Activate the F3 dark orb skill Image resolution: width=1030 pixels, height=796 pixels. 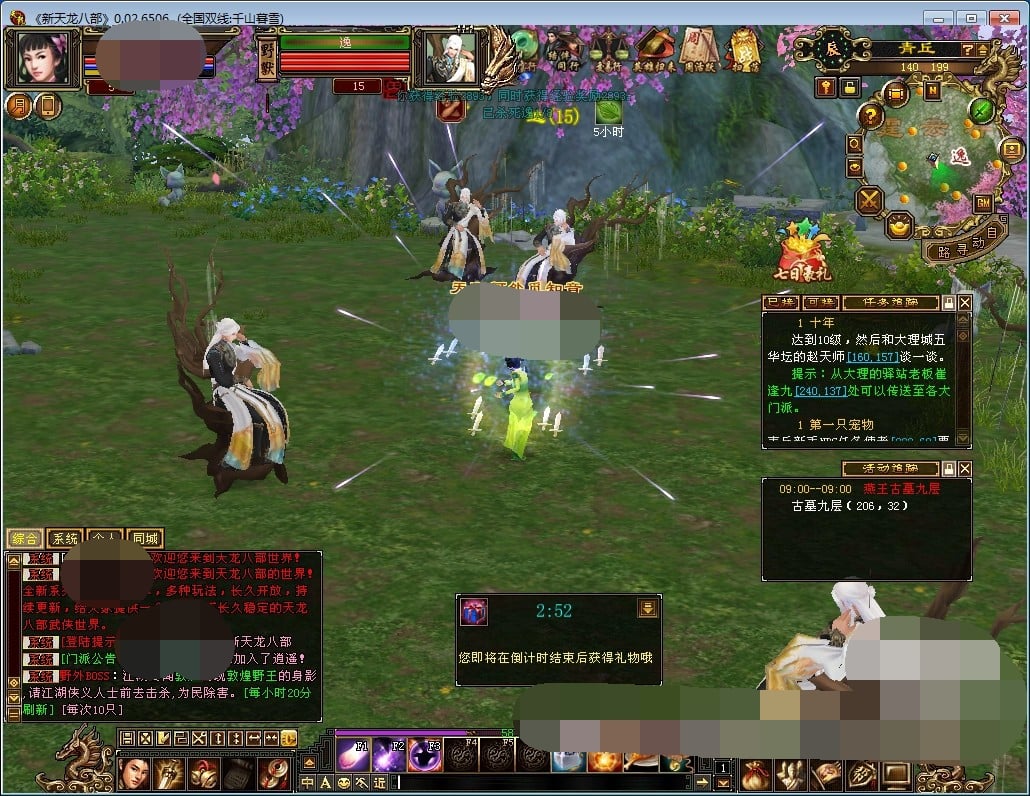(x=425, y=755)
